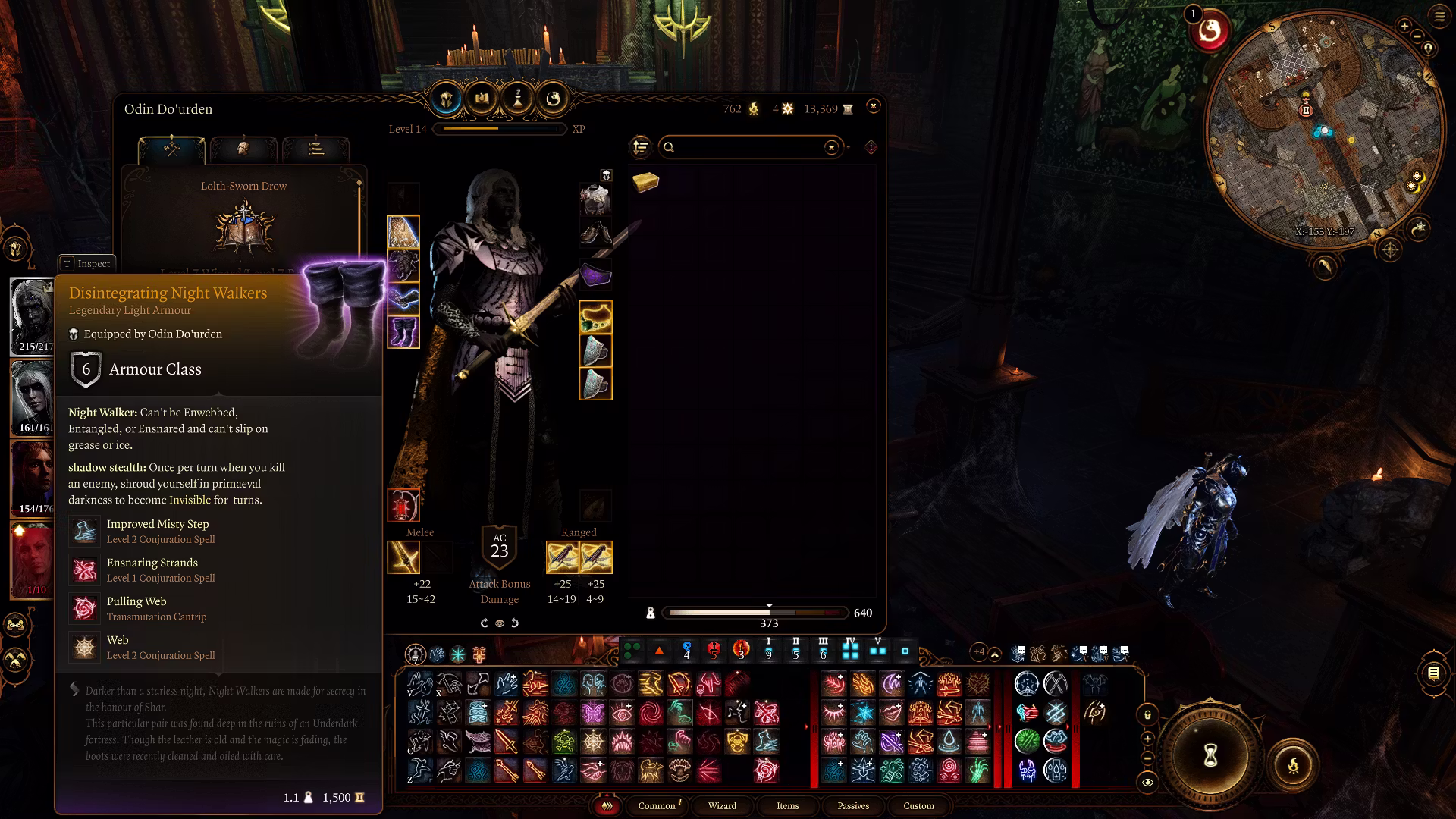Select the top party member portrait
The width and height of the screenshot is (1456, 819).
coord(32,316)
